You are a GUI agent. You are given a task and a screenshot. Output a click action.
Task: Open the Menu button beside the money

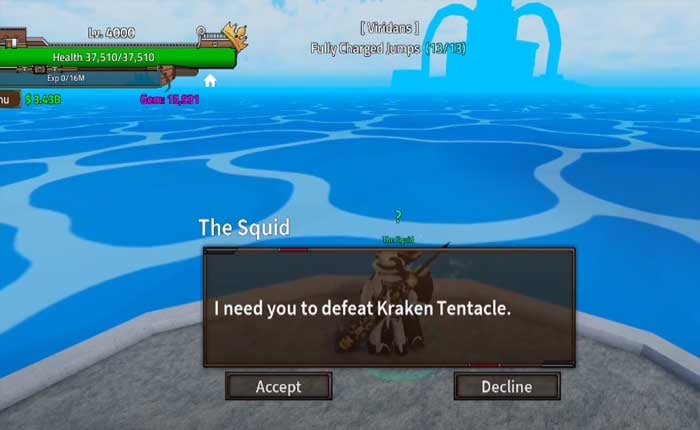[x=6, y=98]
